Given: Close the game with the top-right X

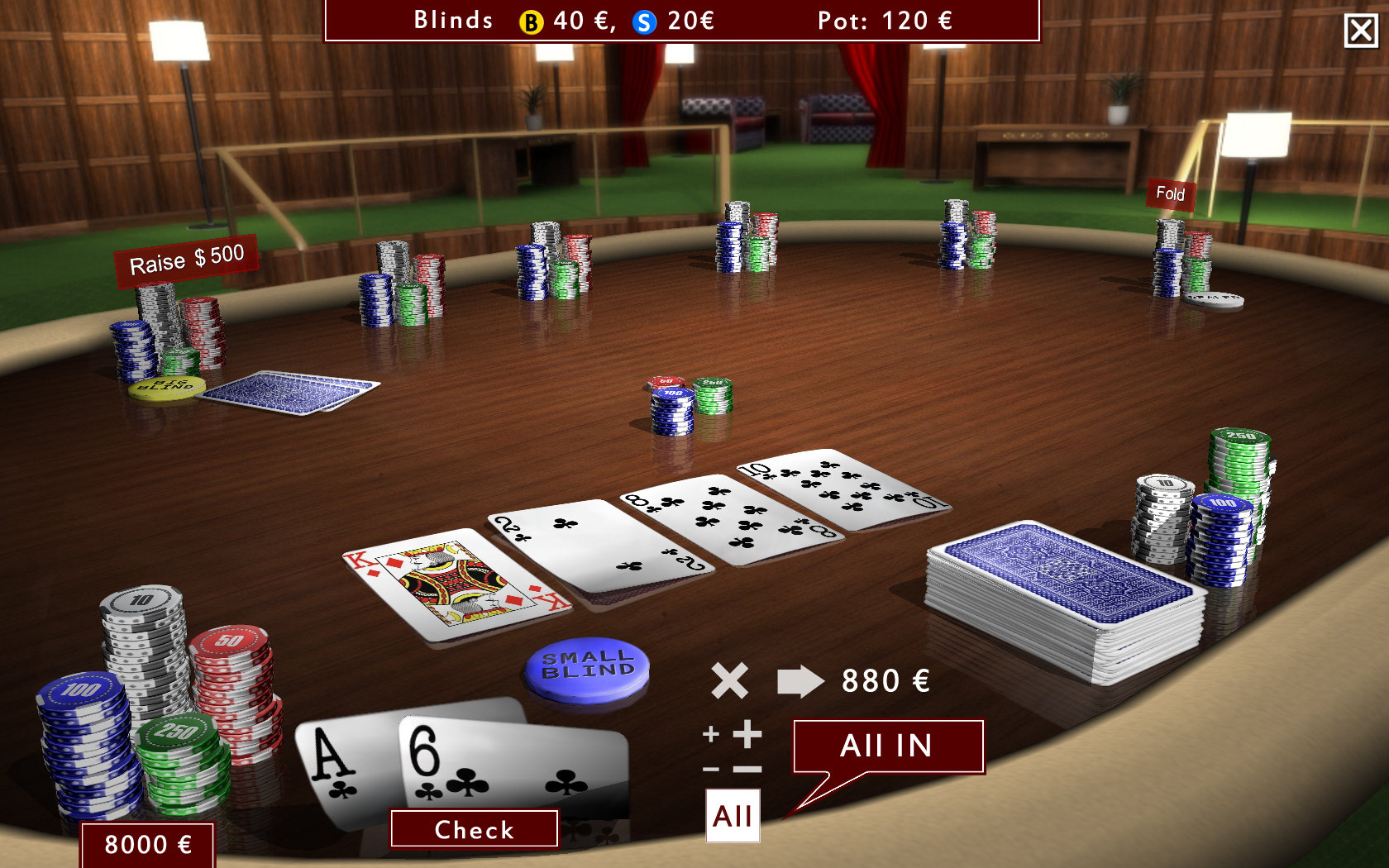Looking at the screenshot, I should (1361, 31).
